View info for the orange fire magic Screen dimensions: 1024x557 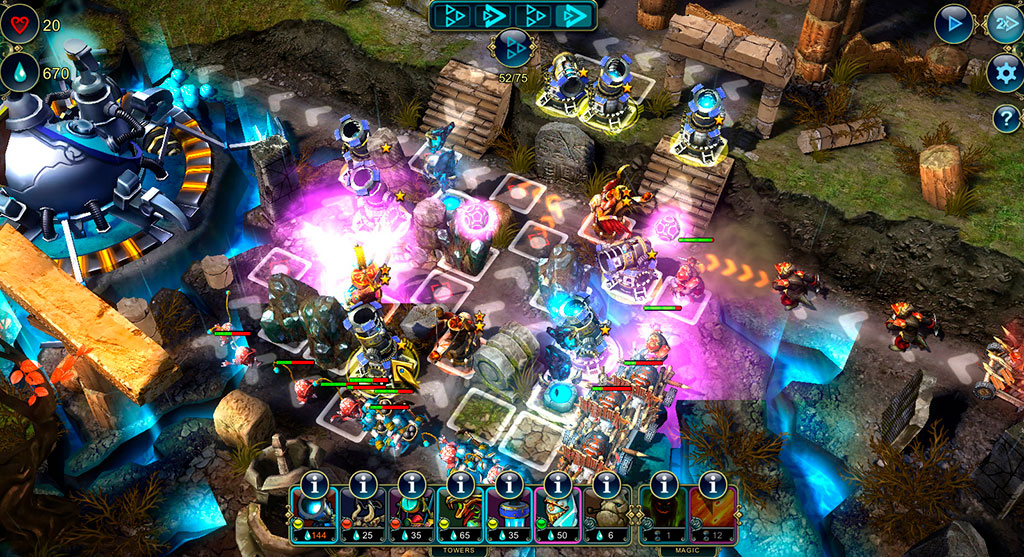click(713, 484)
